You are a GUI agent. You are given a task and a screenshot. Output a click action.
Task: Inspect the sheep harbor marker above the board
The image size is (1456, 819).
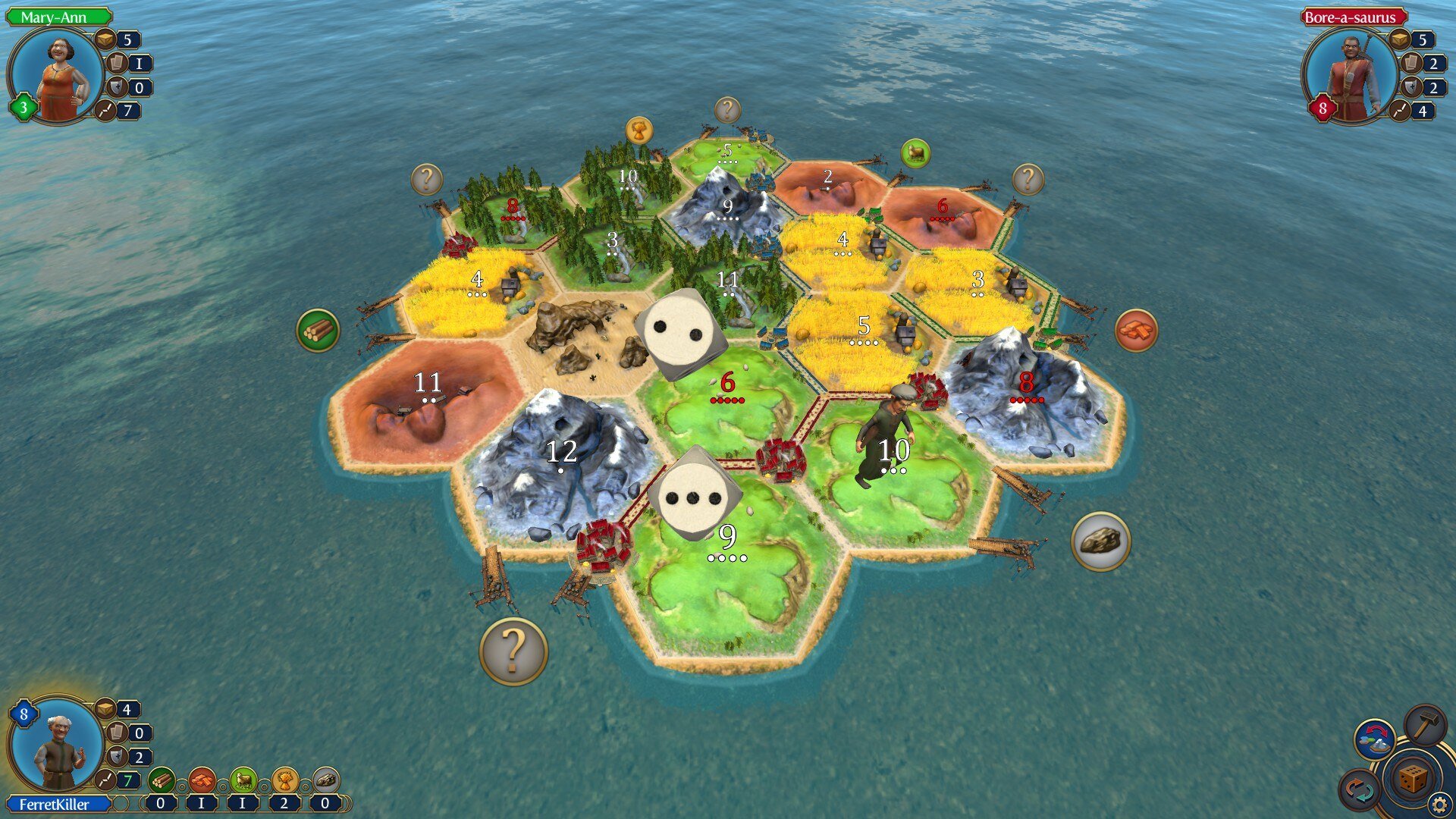915,154
